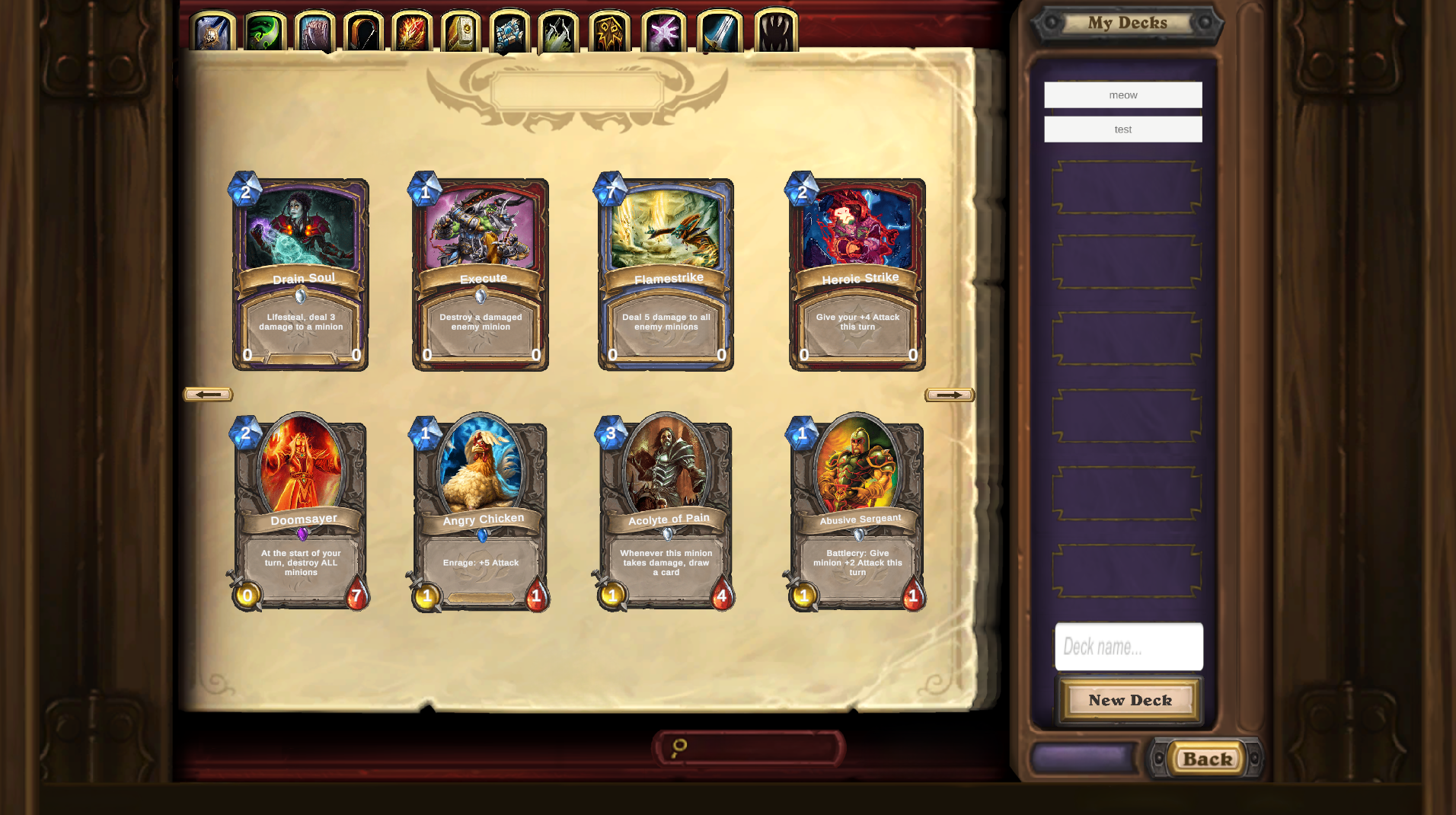Viewport: 1456px width, 815px height.
Task: Open the deck named test
Action: click(1122, 129)
